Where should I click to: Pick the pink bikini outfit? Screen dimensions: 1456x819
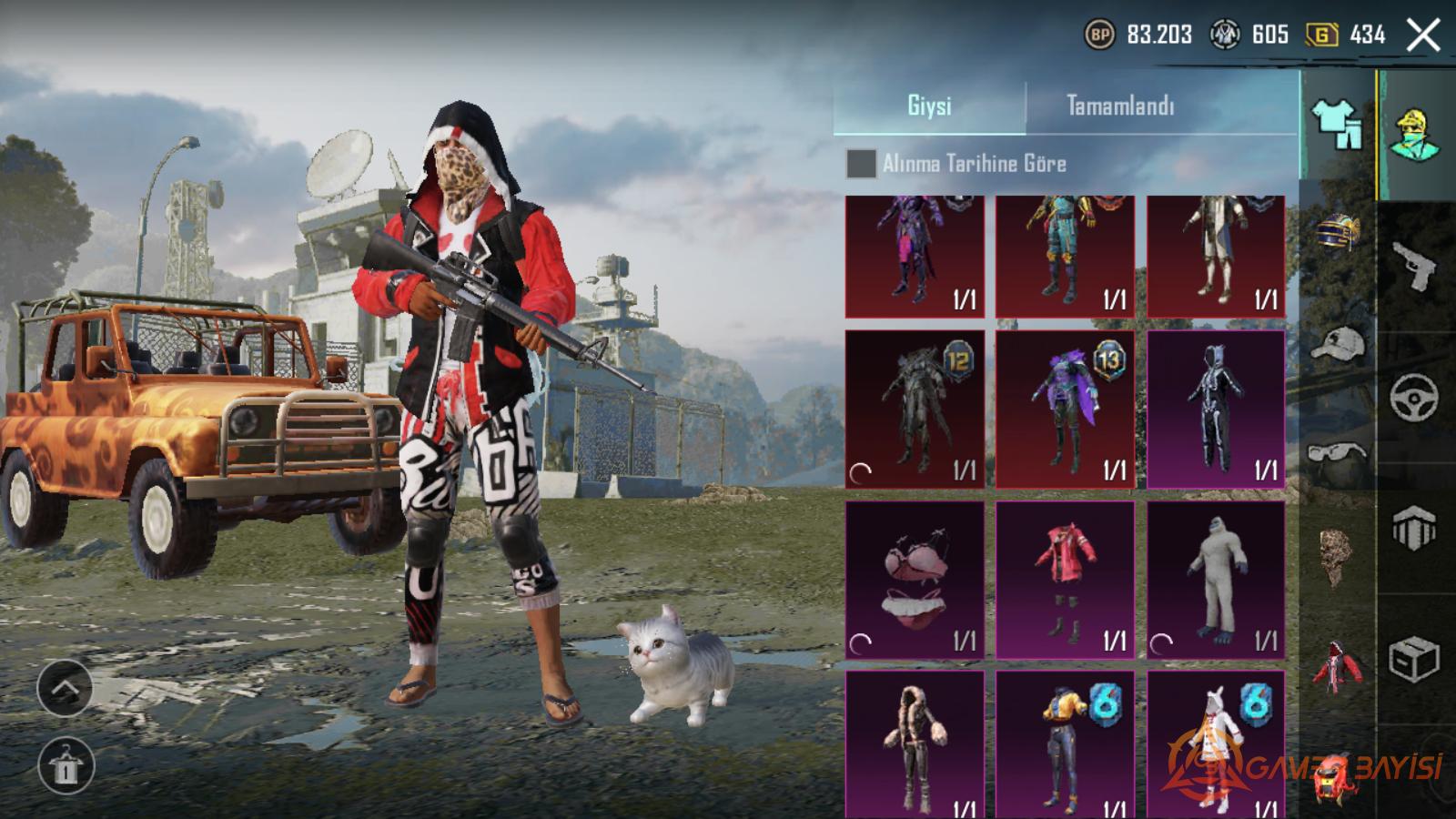915,580
